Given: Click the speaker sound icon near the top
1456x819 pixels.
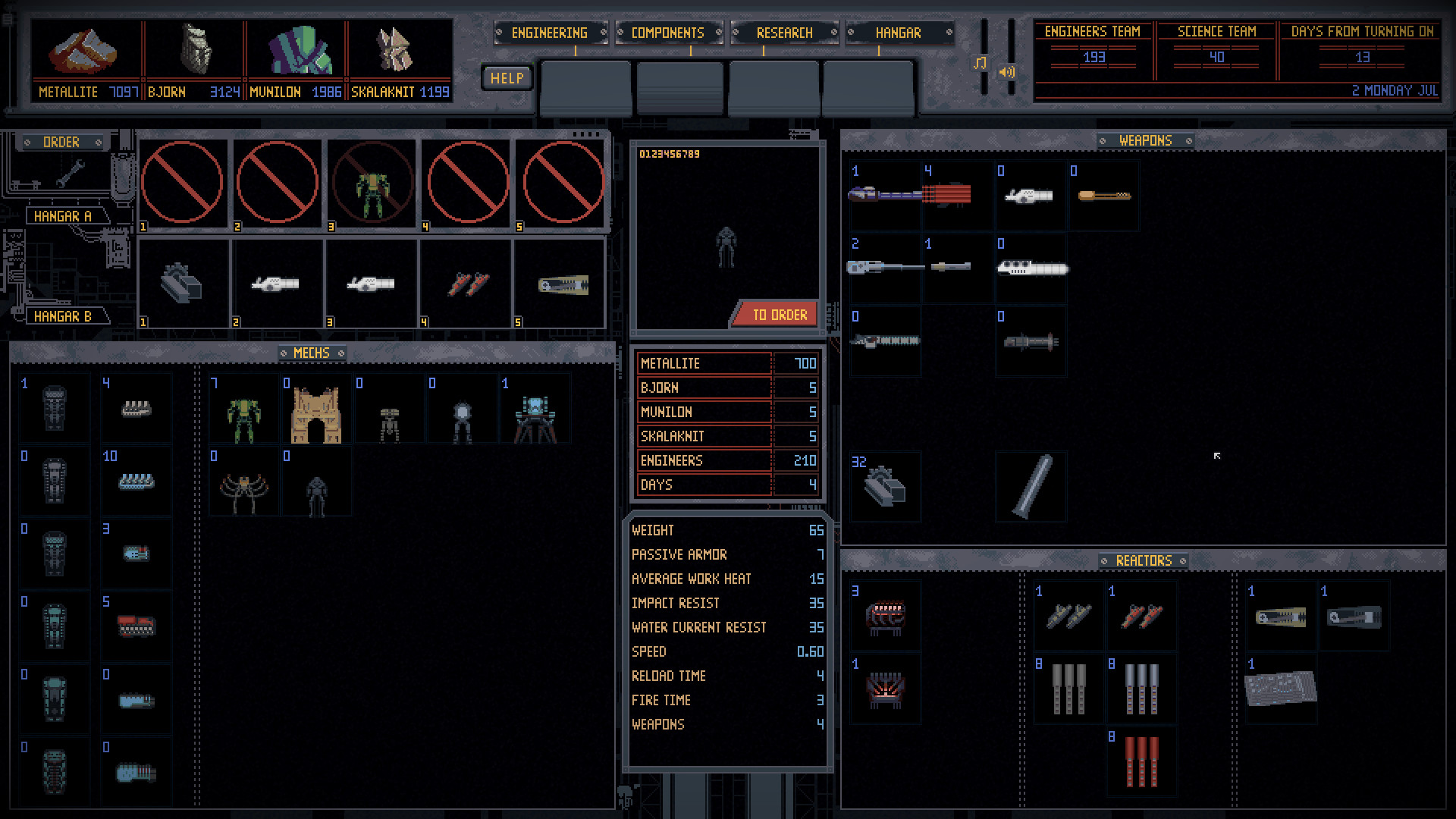Looking at the screenshot, I should click(x=1007, y=73).
